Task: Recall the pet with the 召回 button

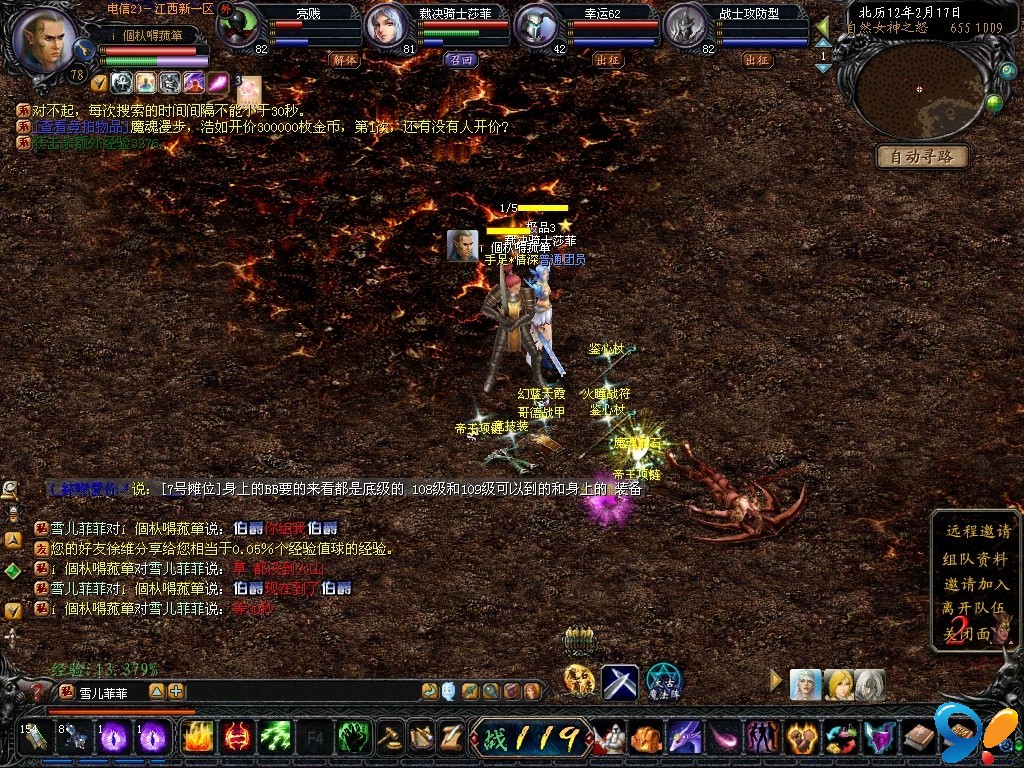Action: tap(459, 60)
